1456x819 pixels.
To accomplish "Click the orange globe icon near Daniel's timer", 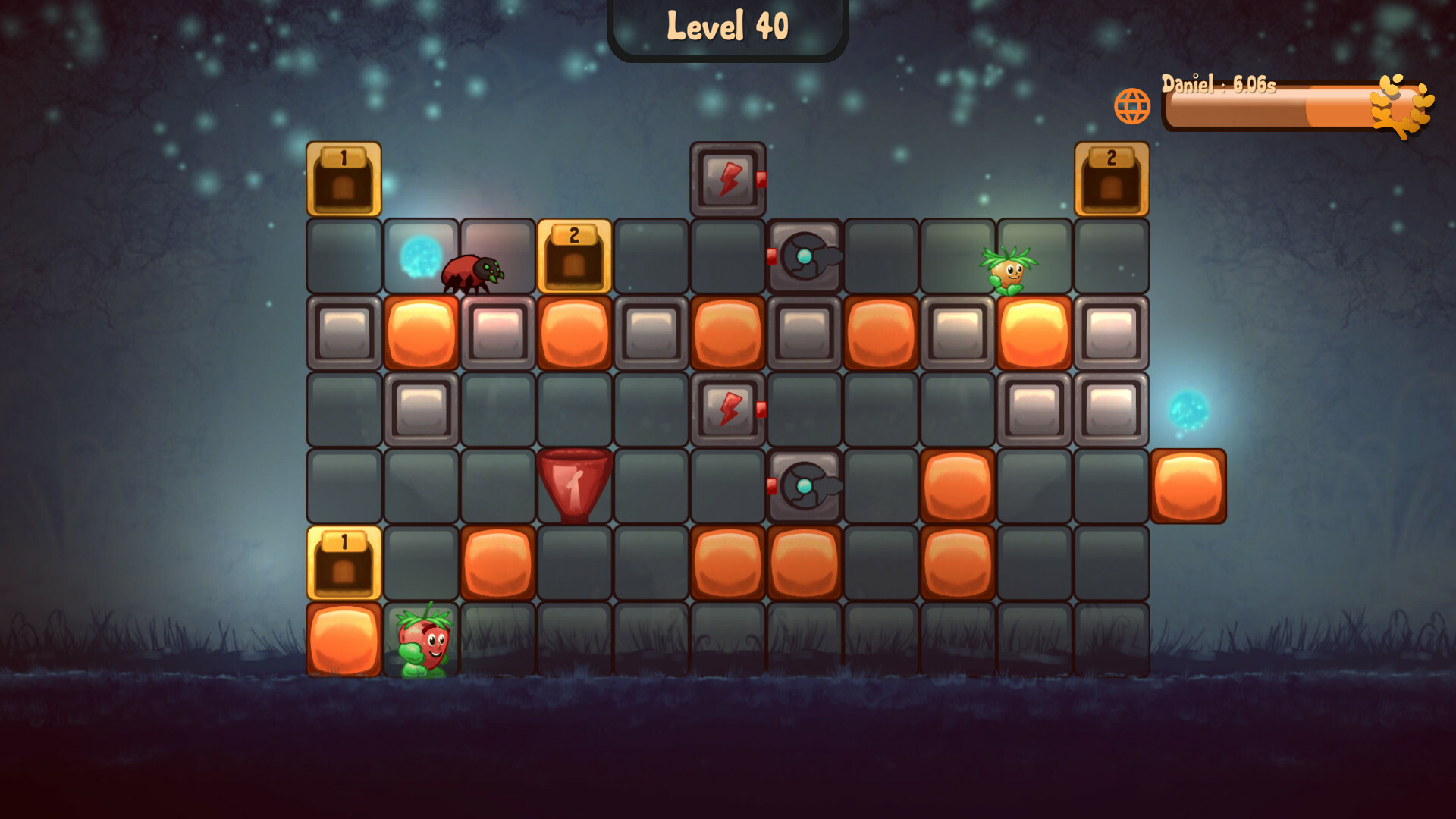I will [x=1133, y=105].
